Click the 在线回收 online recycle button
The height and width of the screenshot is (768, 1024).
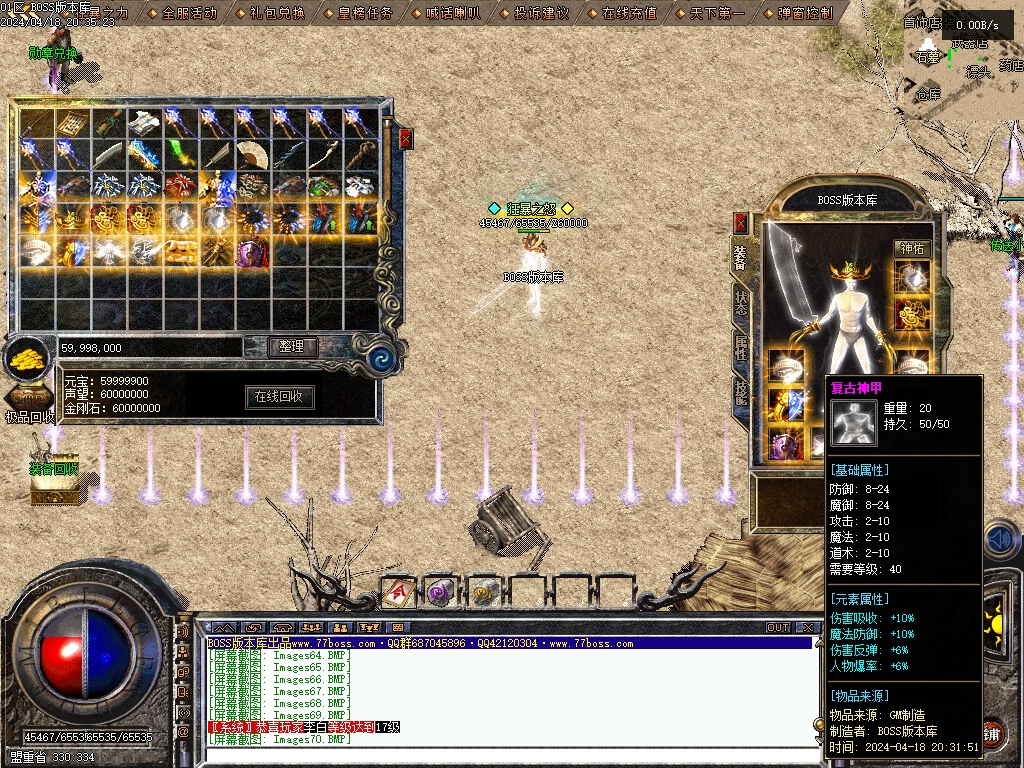[x=280, y=397]
